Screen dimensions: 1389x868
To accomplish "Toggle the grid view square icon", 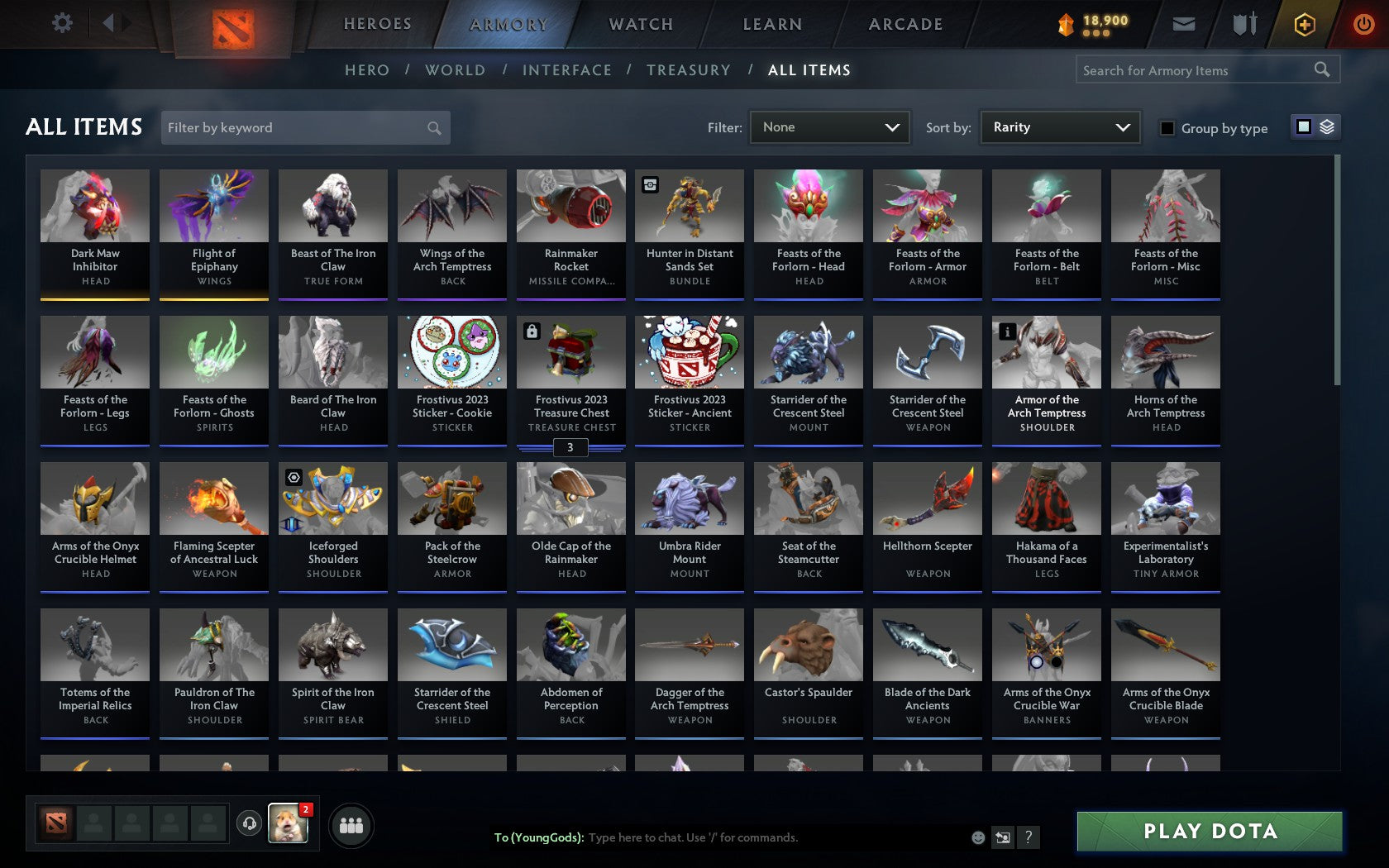I will pyautogui.click(x=1304, y=127).
